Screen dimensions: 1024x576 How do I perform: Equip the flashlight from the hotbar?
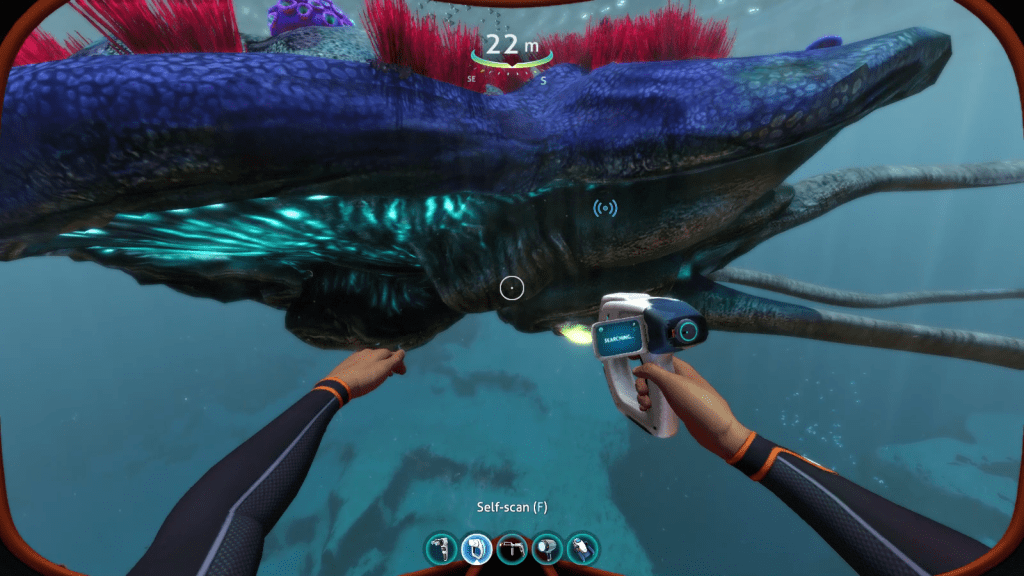point(547,548)
